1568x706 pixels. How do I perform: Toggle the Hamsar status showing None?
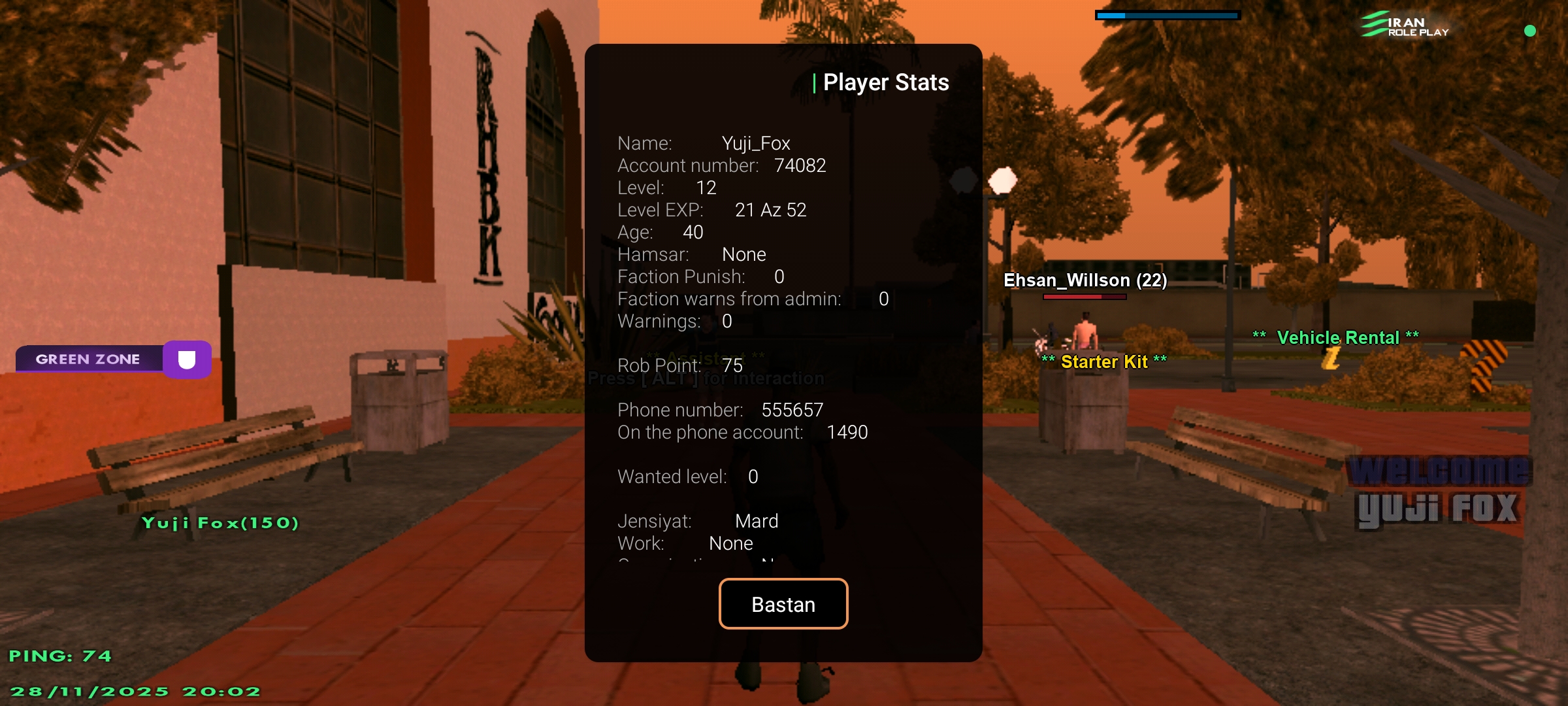pos(691,254)
